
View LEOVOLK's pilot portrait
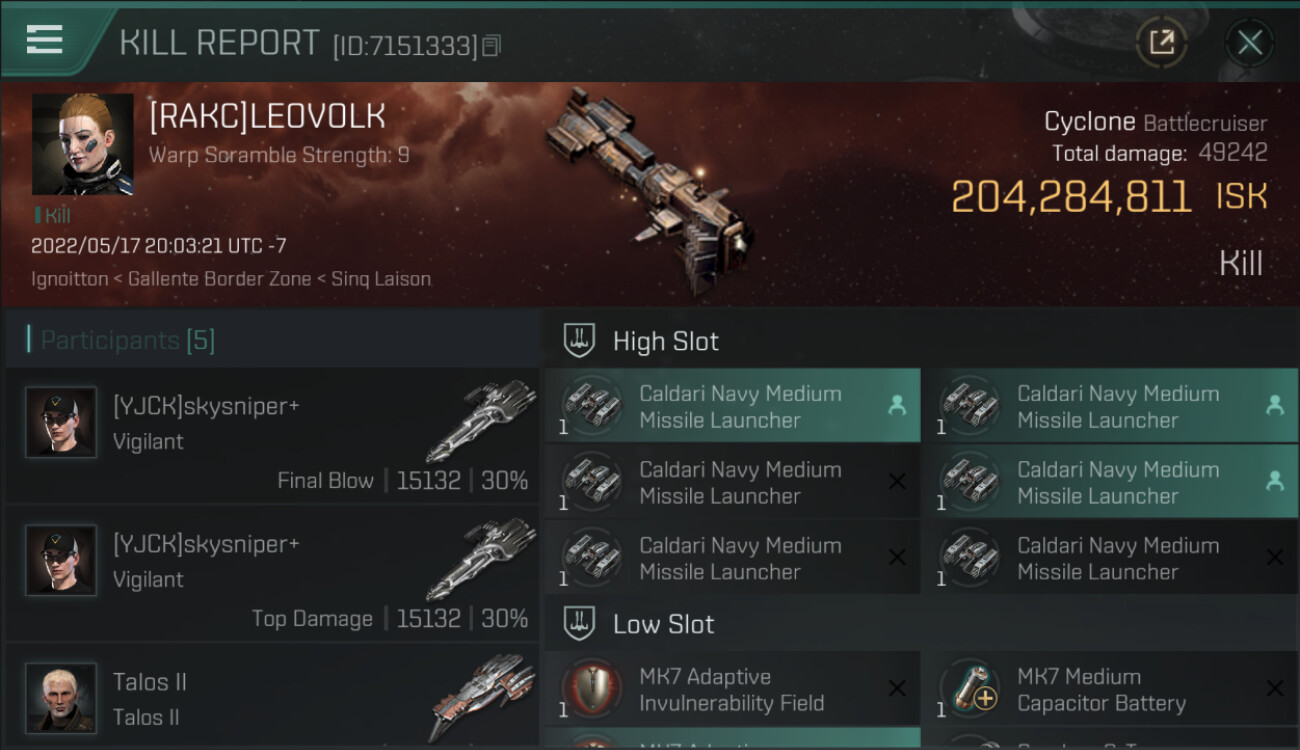(82, 144)
